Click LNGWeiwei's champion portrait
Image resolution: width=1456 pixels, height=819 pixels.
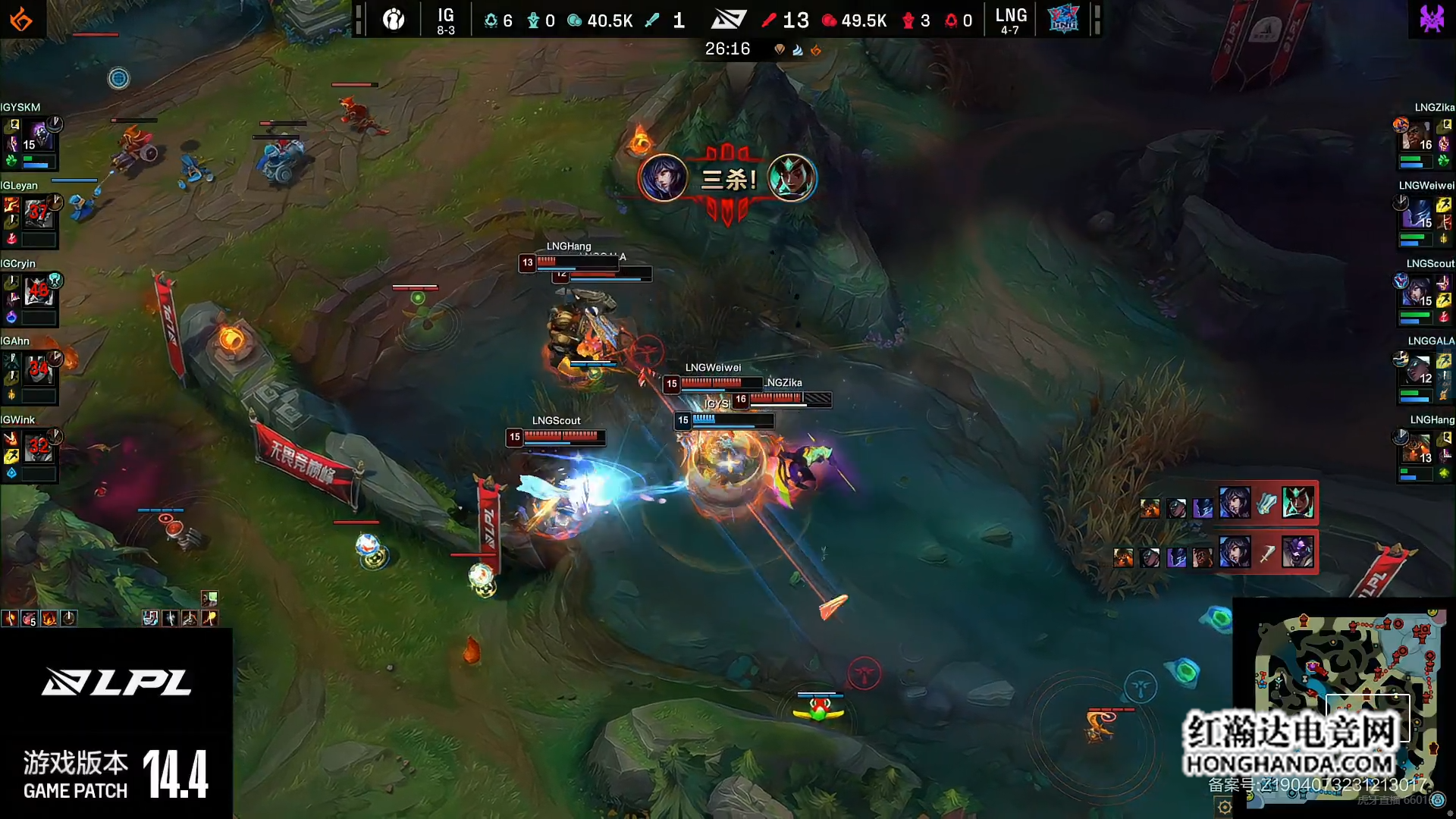click(1415, 215)
